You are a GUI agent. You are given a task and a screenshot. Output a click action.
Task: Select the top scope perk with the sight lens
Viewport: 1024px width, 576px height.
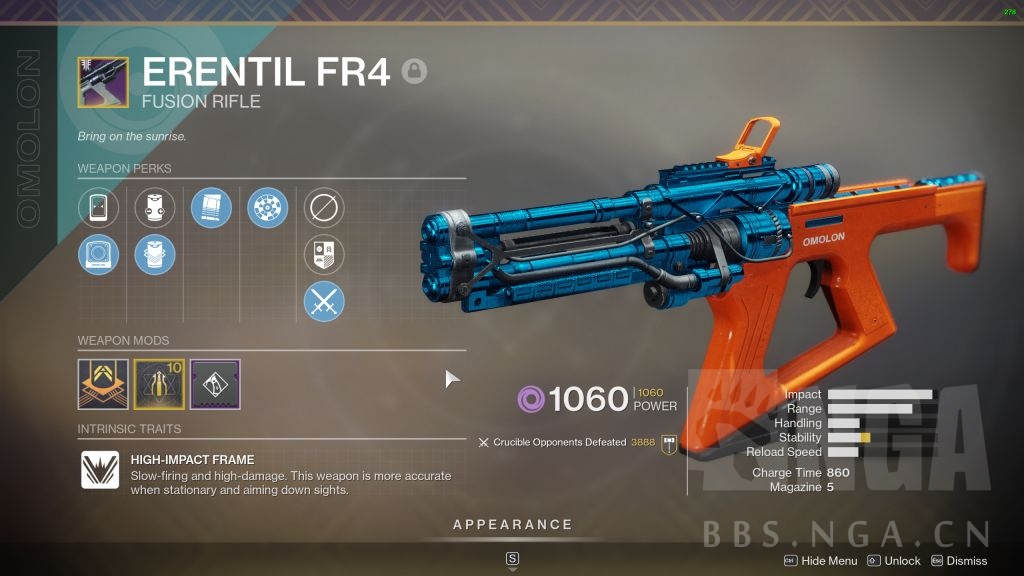coord(99,208)
